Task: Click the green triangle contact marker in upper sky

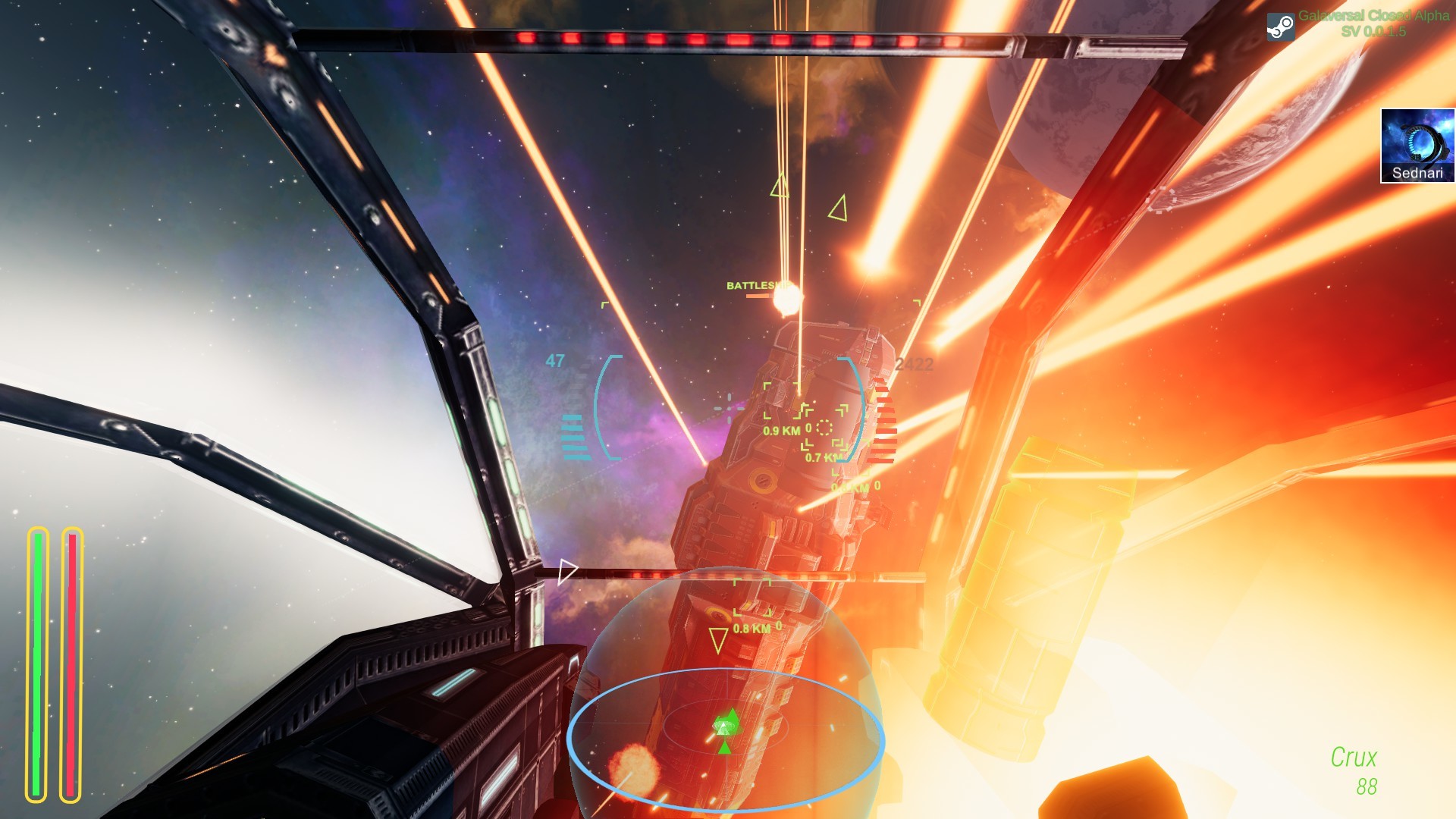Action: click(779, 184)
